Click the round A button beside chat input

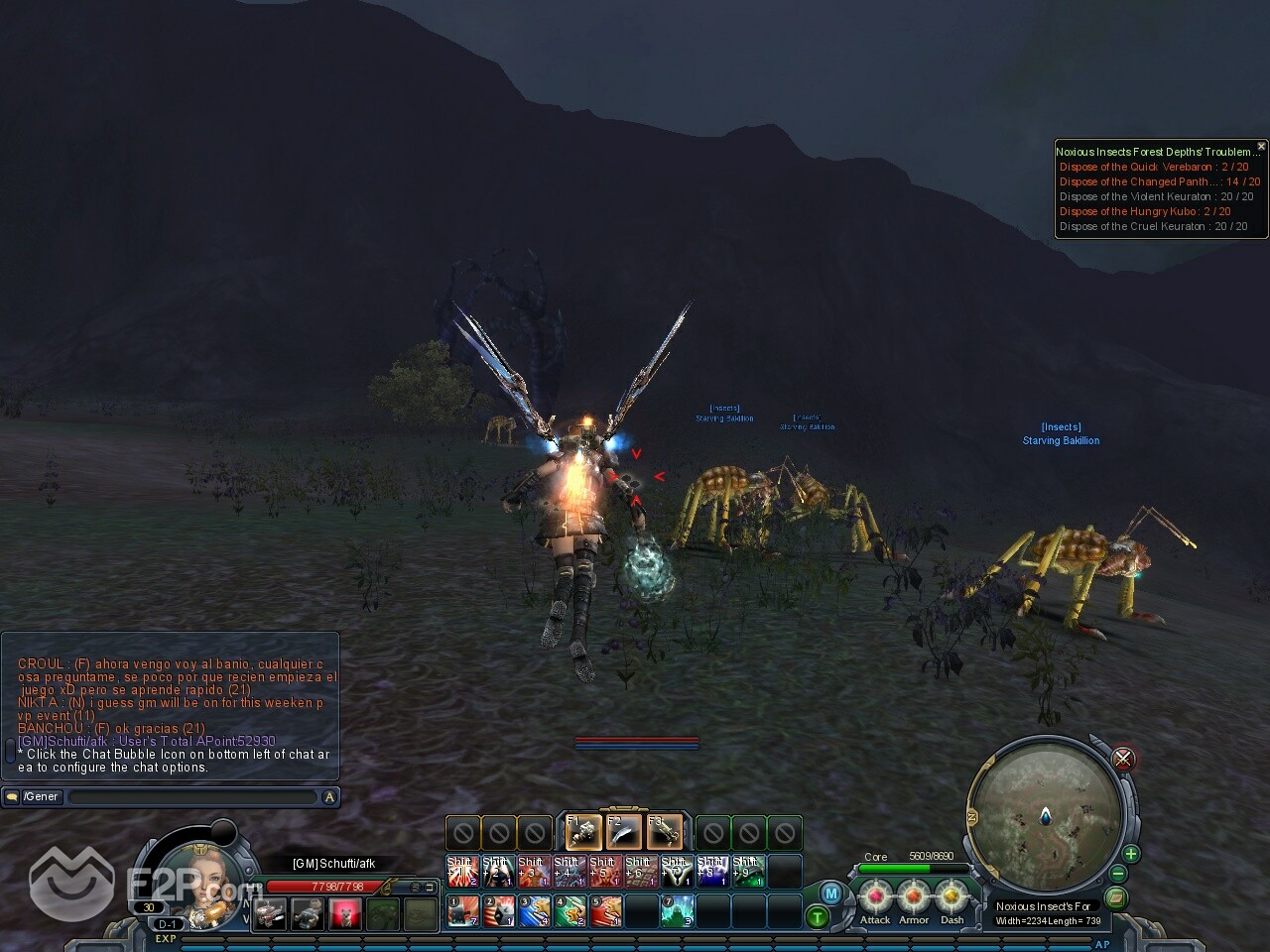330,796
